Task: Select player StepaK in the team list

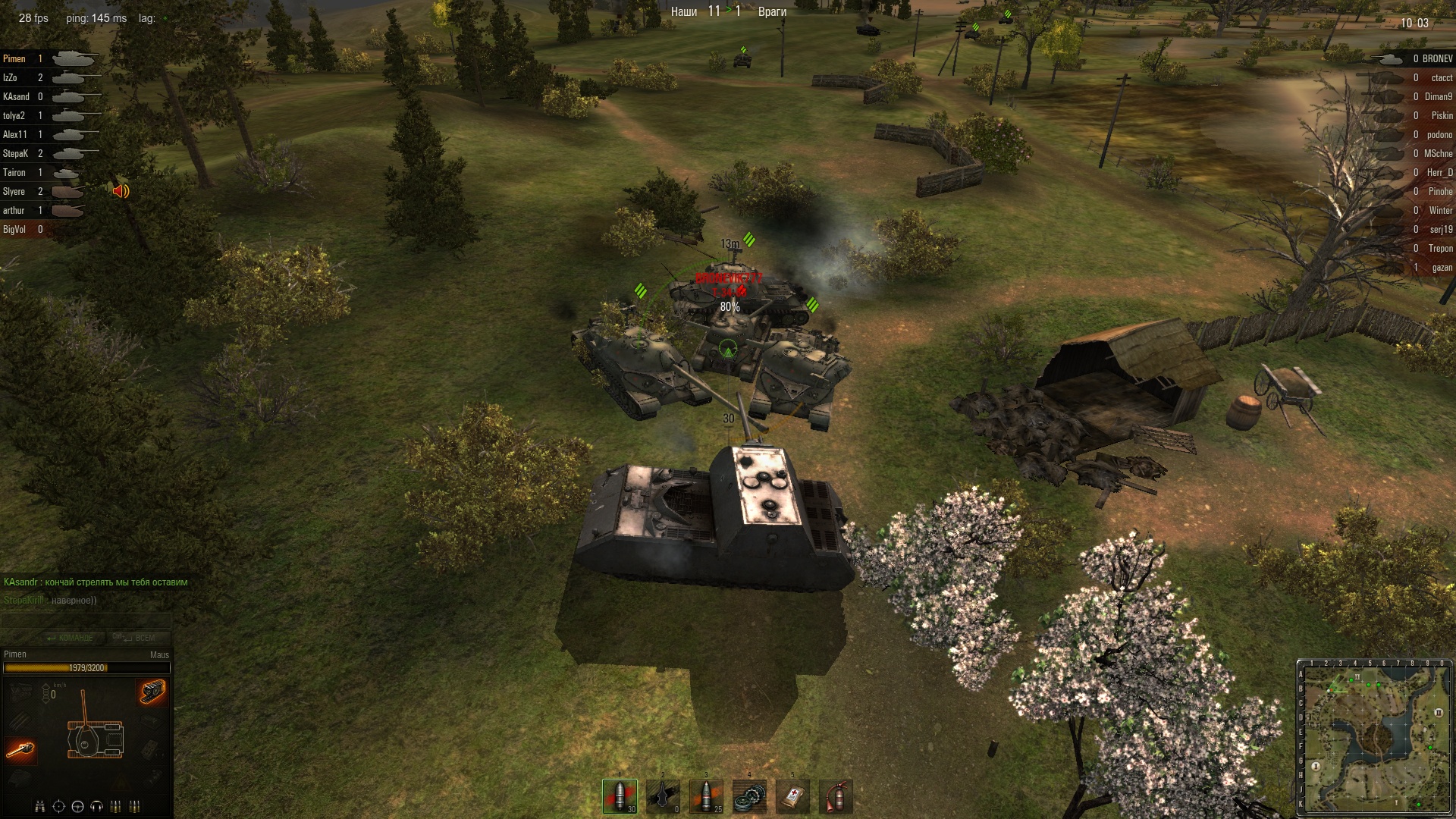Action: (x=15, y=154)
